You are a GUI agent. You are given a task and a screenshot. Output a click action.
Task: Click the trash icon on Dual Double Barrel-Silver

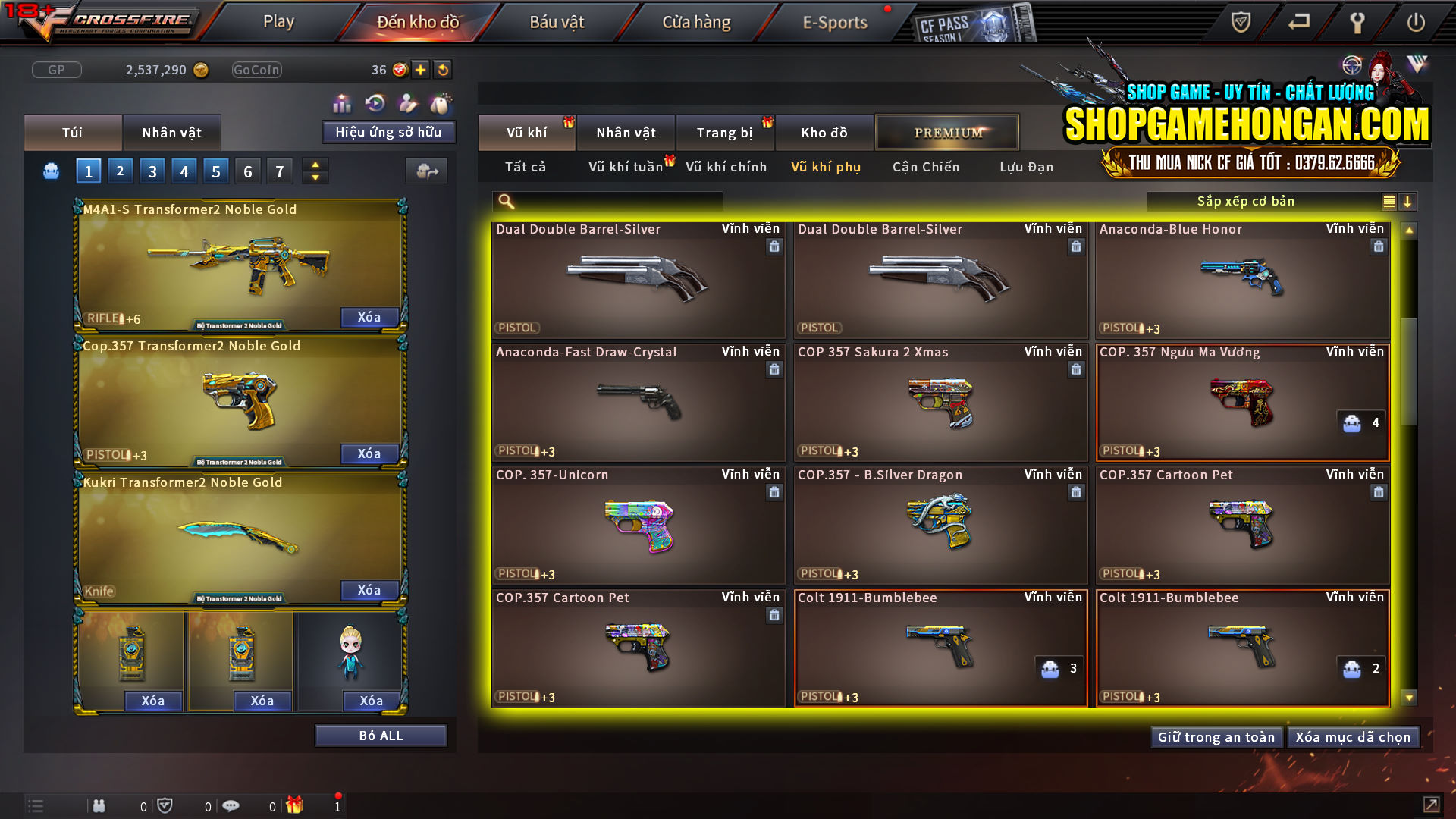(774, 247)
